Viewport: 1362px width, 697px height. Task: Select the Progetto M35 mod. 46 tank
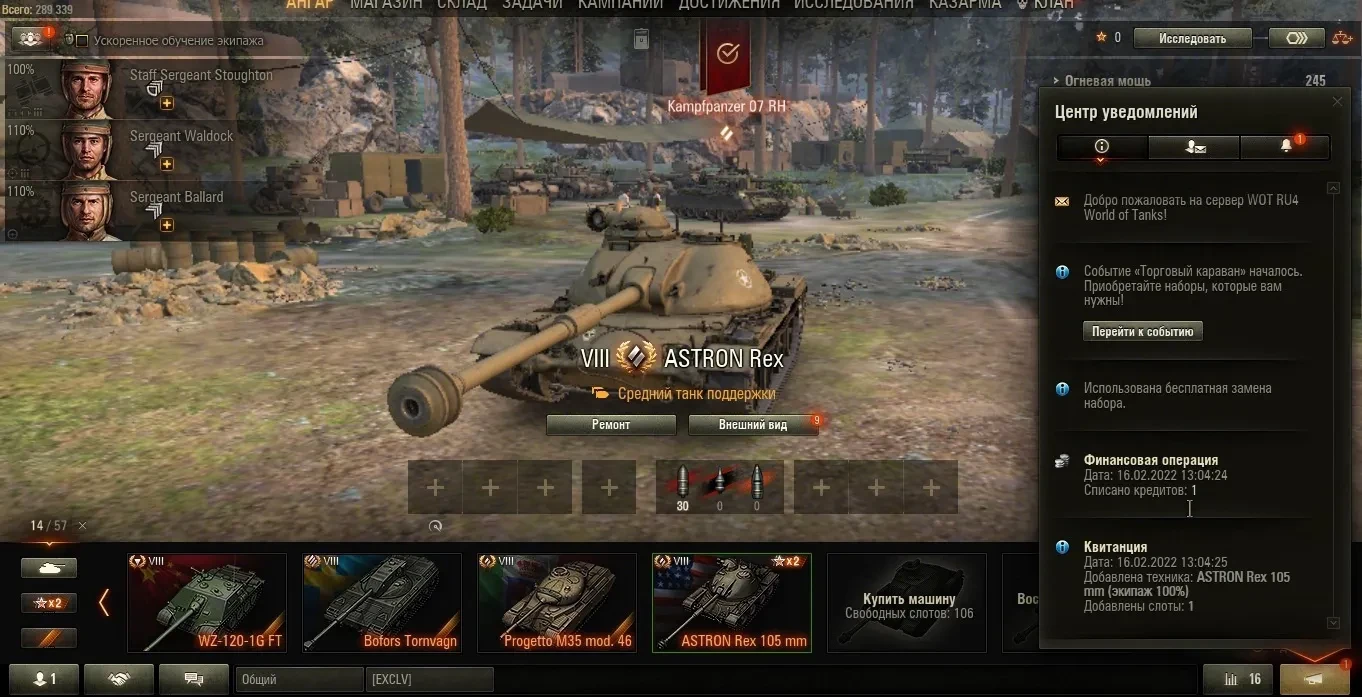pos(557,603)
